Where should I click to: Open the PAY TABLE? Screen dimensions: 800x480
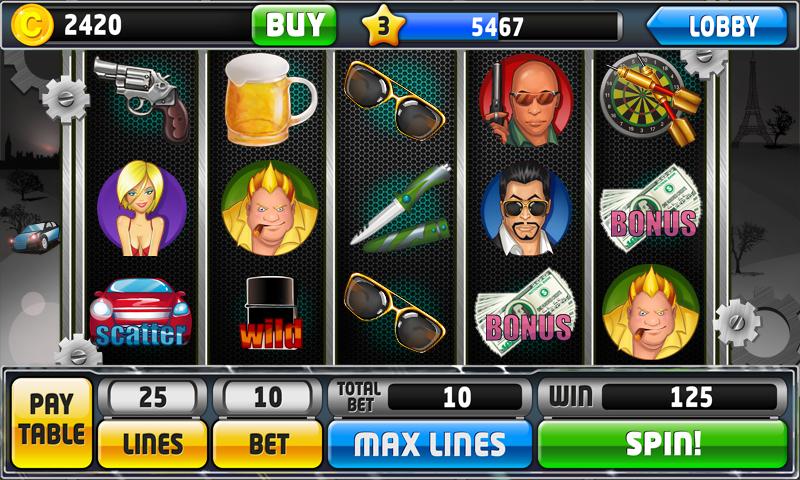click(52, 422)
